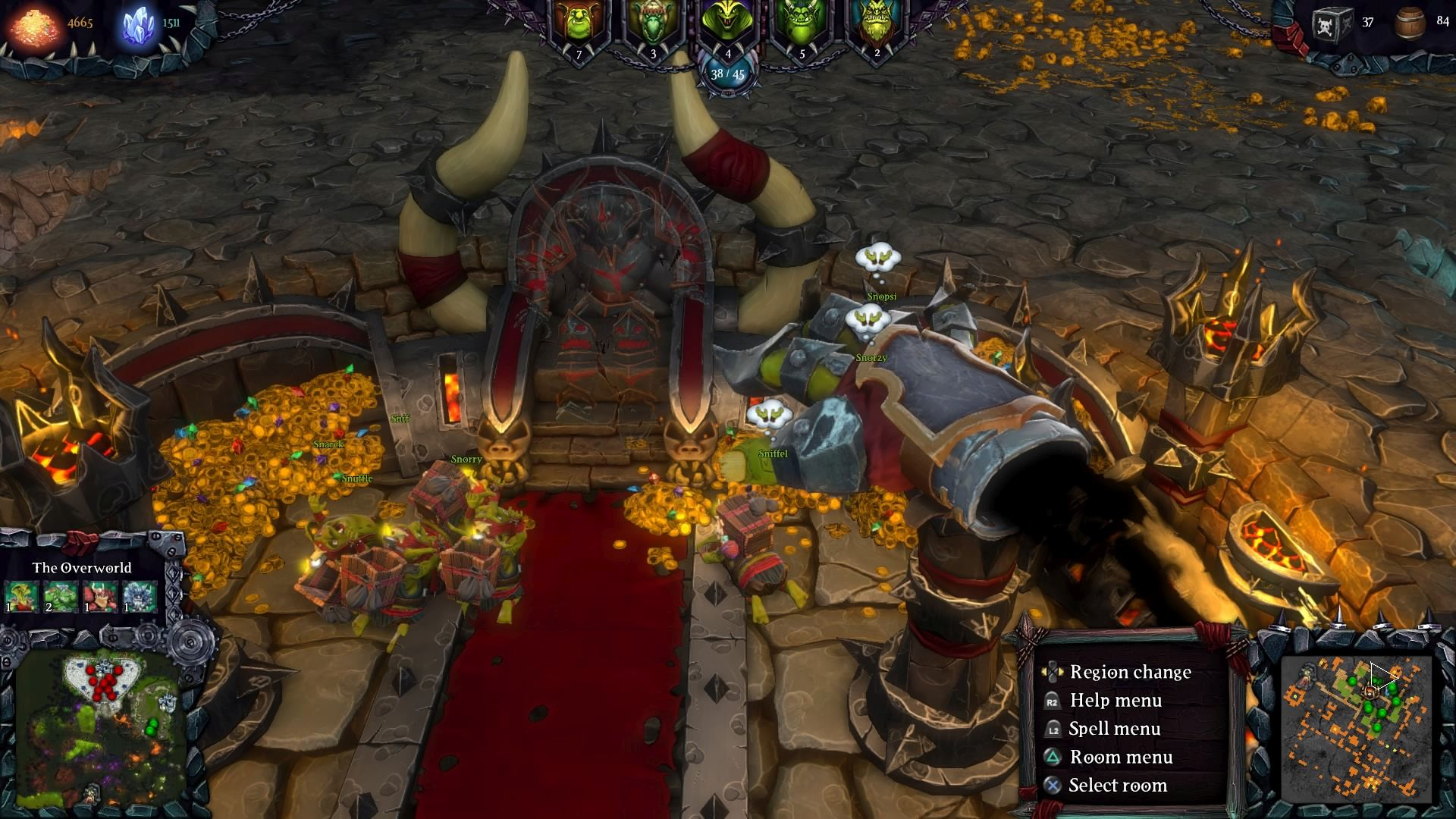Open the Help menu with R2
The height and width of the screenshot is (819, 1456).
1053,700
